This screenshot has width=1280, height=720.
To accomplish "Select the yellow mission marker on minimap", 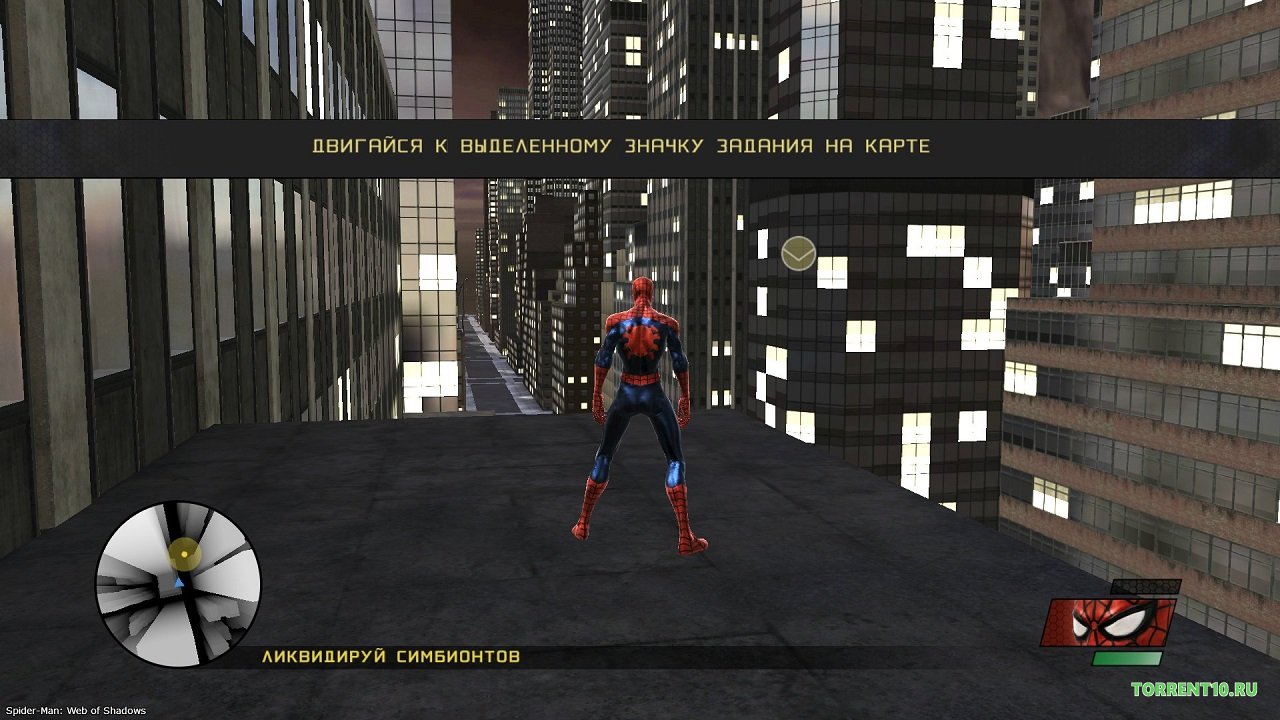I will [x=184, y=553].
